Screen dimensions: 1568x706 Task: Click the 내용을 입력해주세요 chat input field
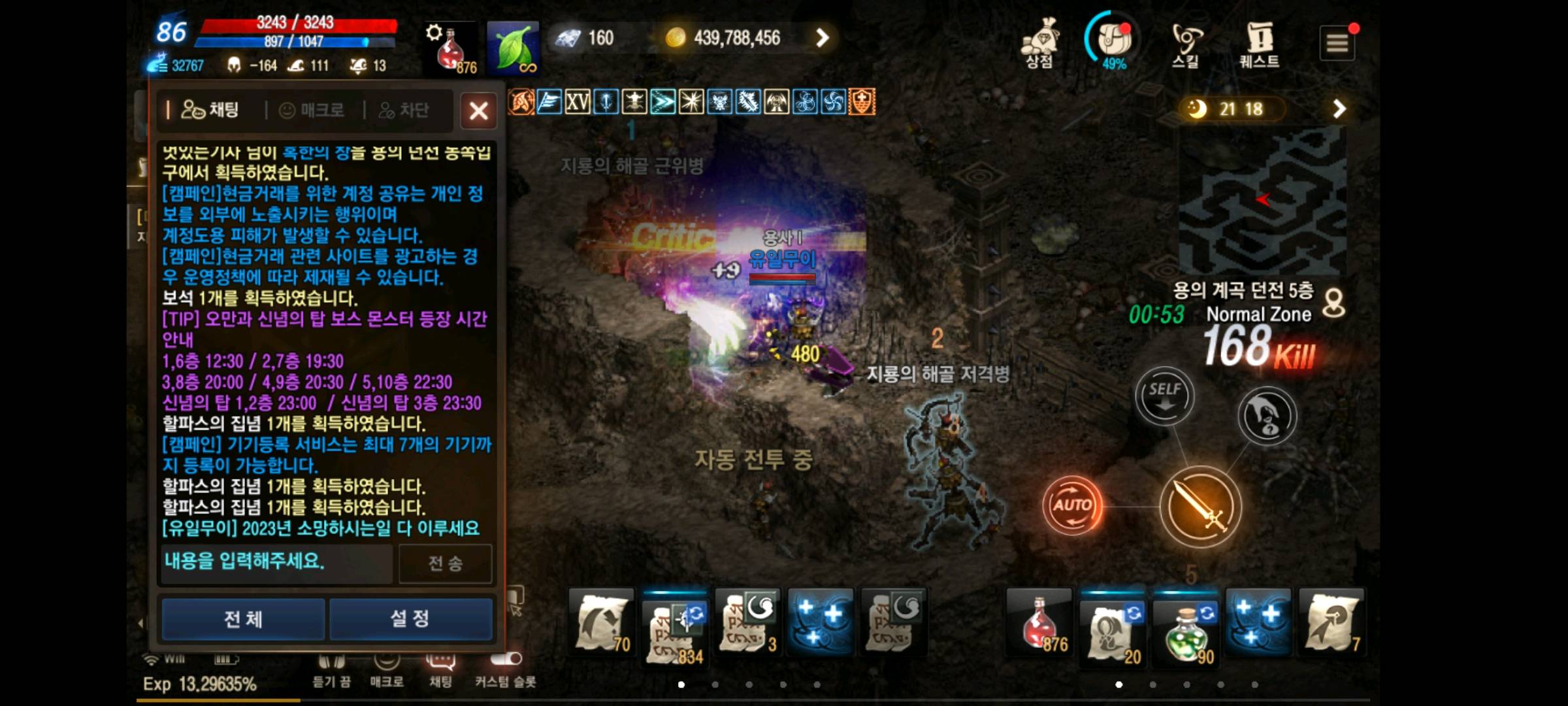coord(274,564)
